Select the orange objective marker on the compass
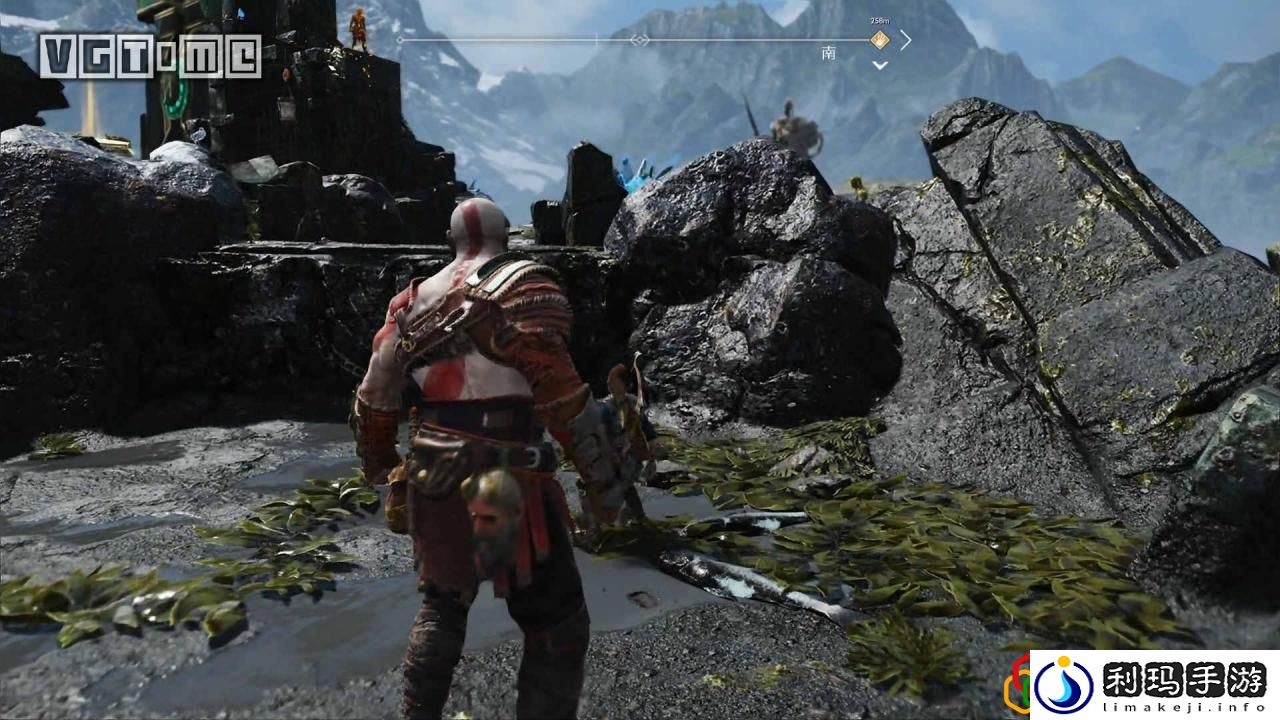This screenshot has height=720, width=1280. [879, 40]
